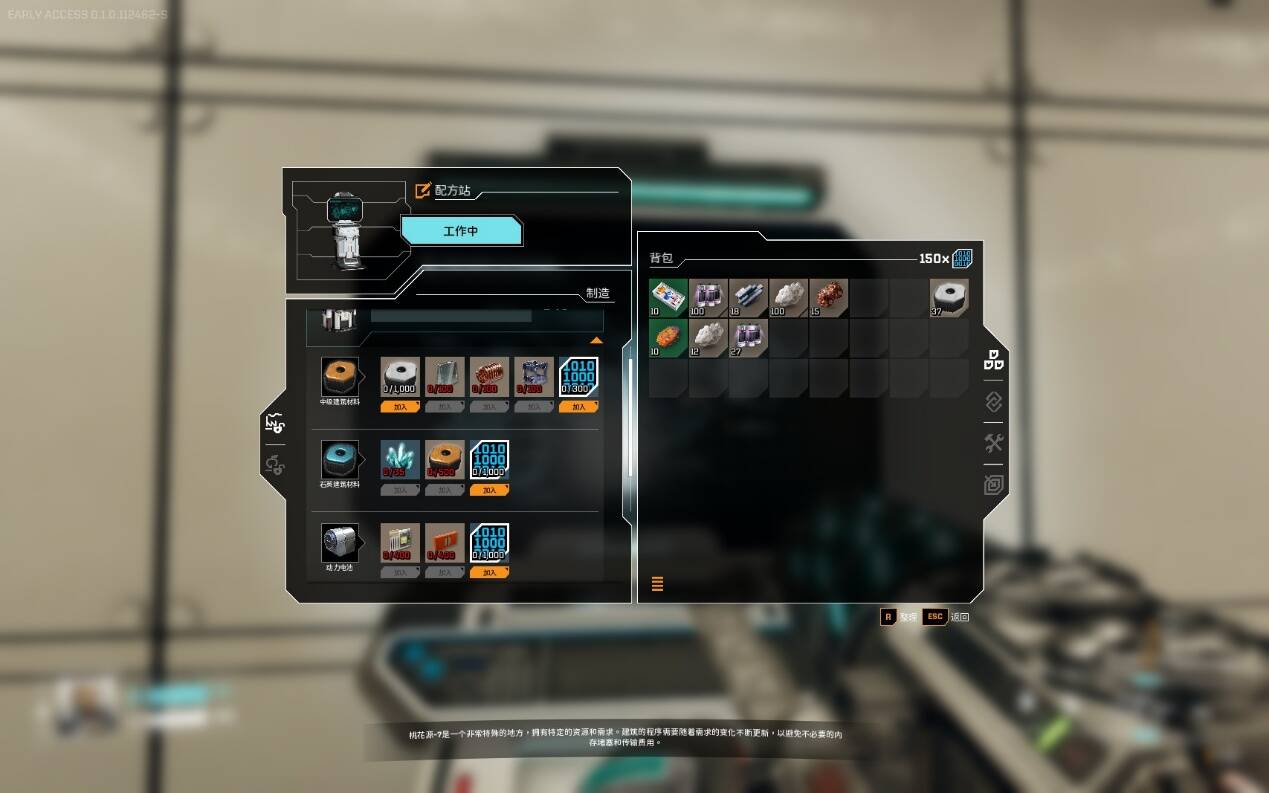Toggle the 工作中 working status button
This screenshot has height=793, width=1269.
click(461, 231)
